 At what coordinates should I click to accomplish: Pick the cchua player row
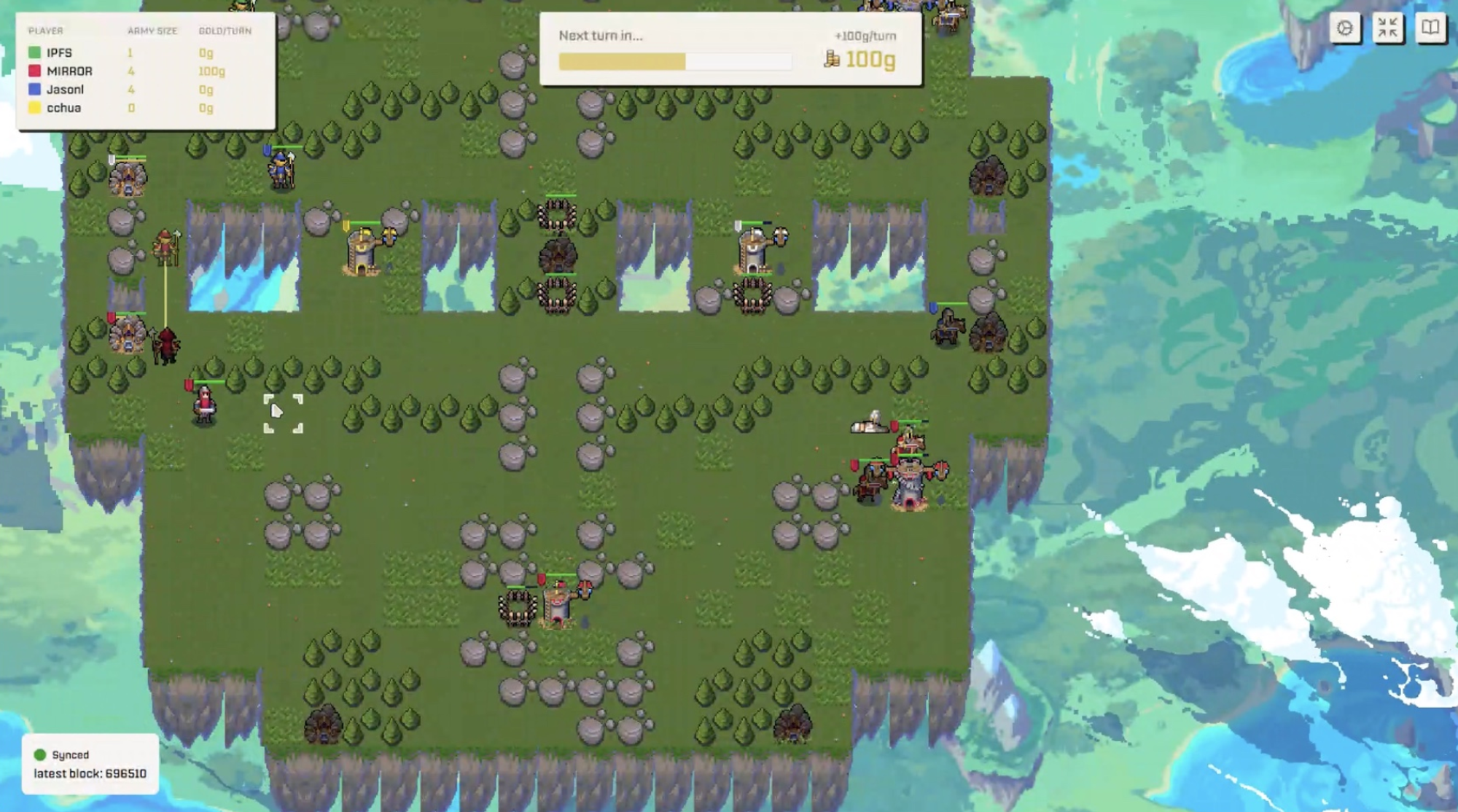139,108
